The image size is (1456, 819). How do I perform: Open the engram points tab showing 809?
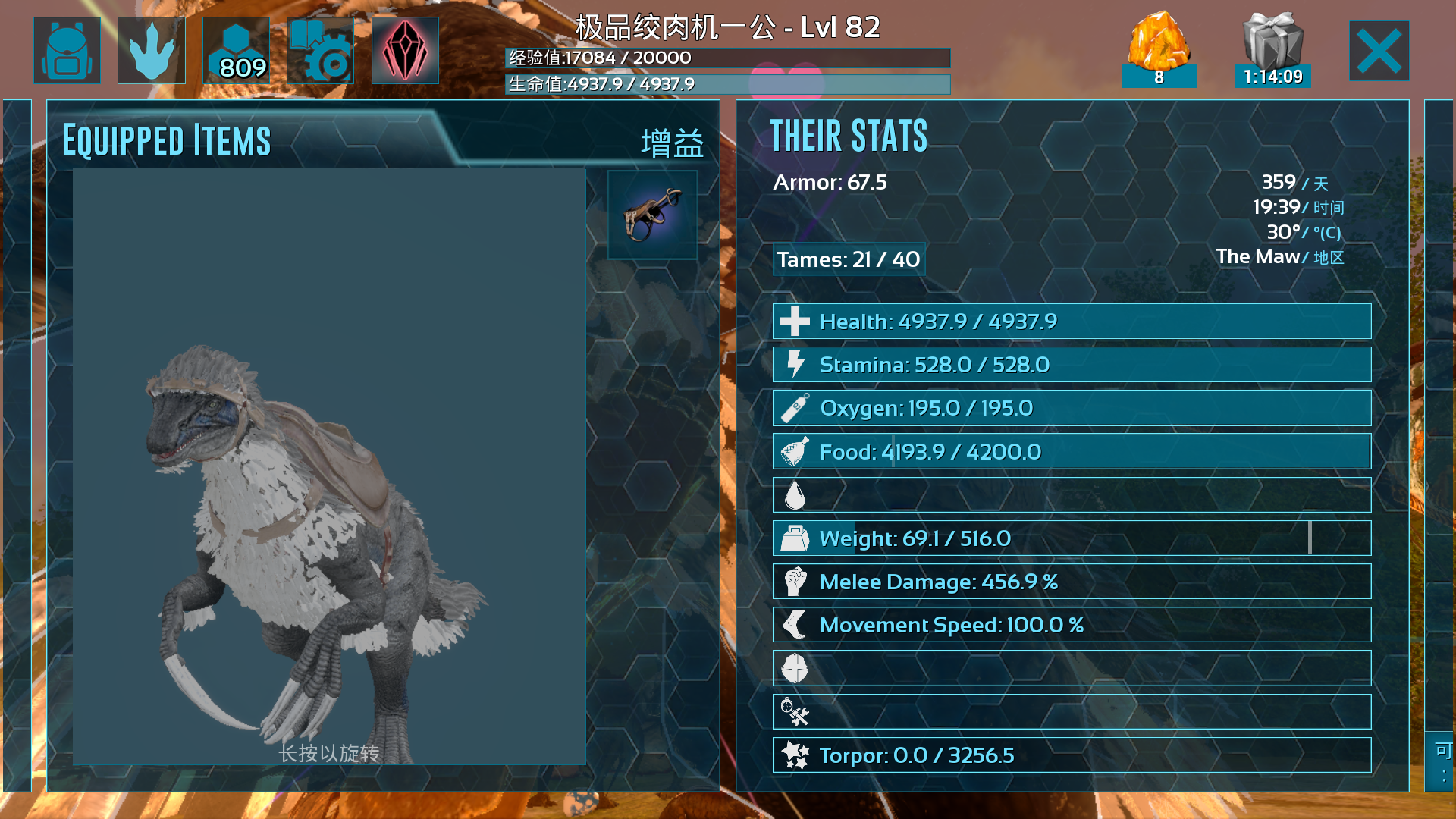coord(237,51)
